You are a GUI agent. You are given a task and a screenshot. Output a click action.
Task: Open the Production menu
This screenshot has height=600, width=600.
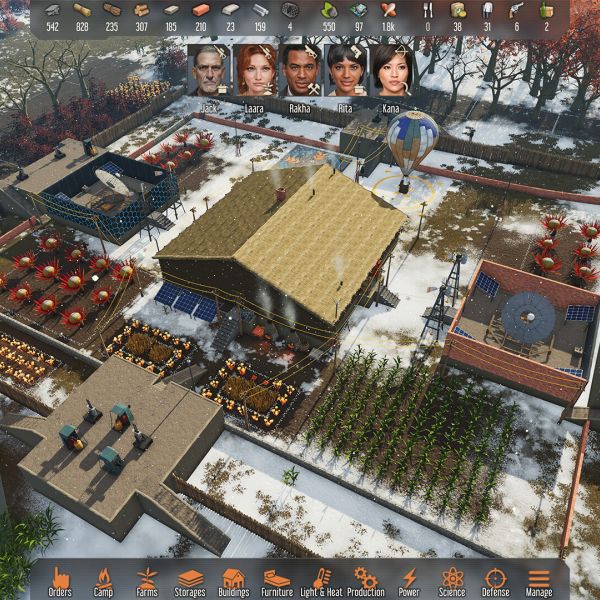click(366, 579)
